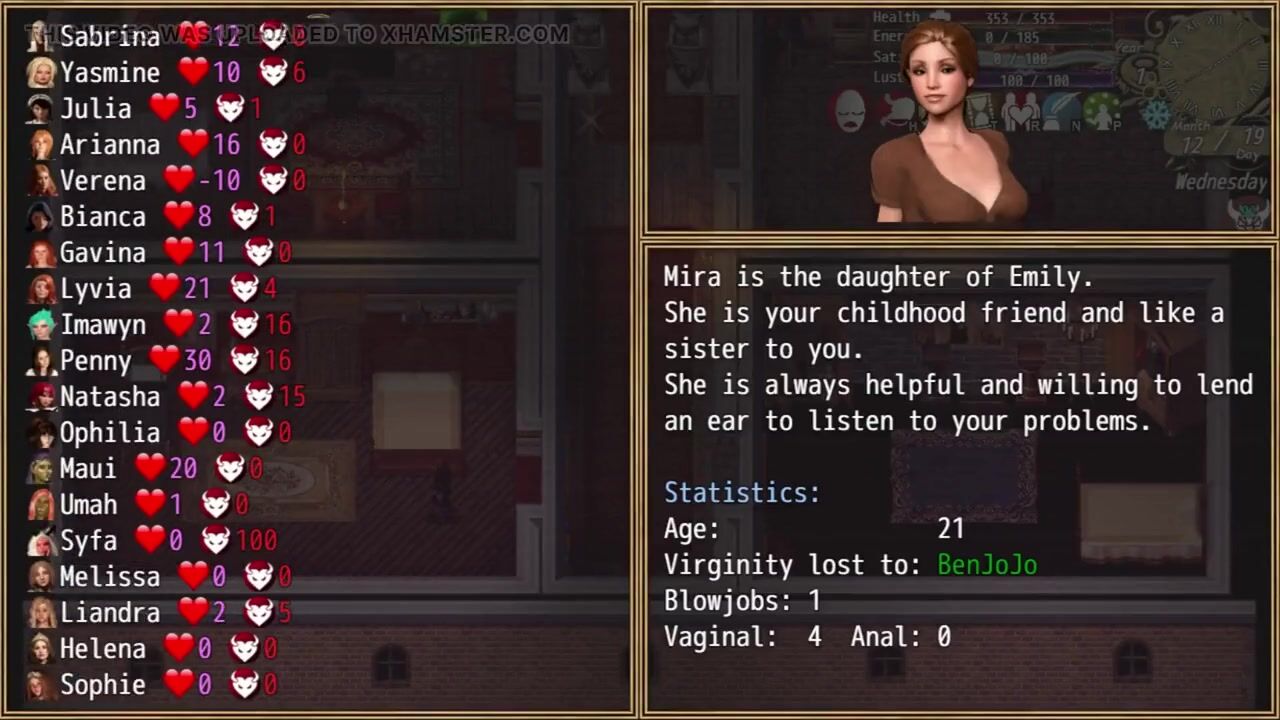1280x720 pixels.
Task: Select Penny in the character list
Action: (x=95, y=361)
